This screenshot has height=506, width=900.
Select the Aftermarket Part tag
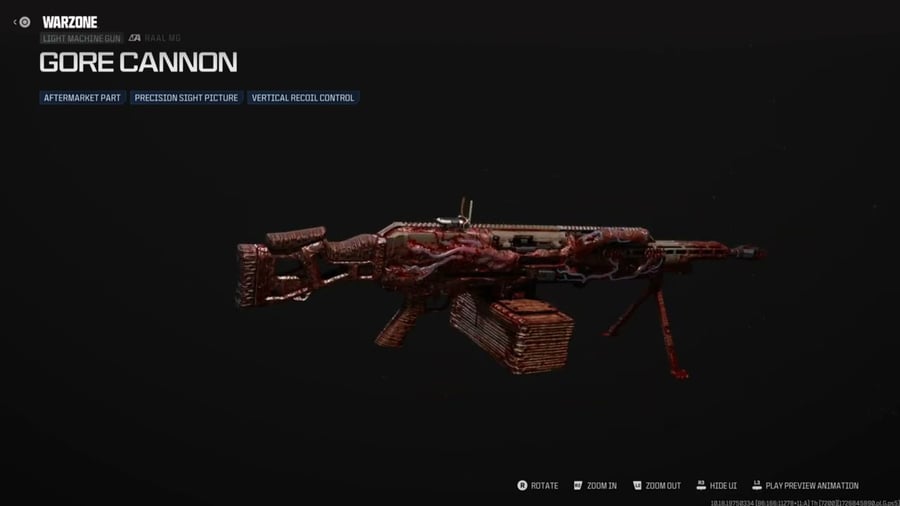pos(82,98)
